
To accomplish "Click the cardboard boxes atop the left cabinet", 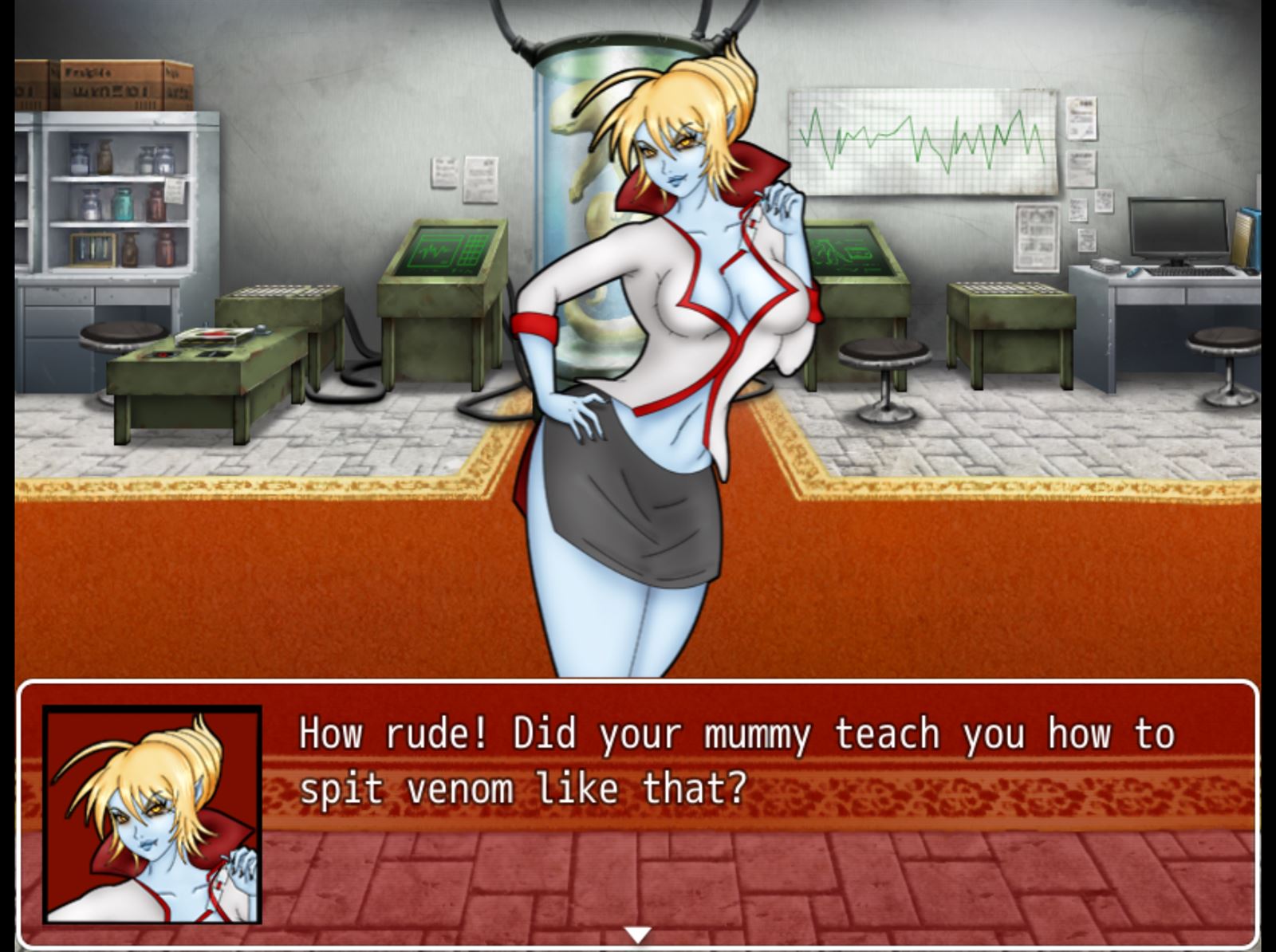I will 104,85.
